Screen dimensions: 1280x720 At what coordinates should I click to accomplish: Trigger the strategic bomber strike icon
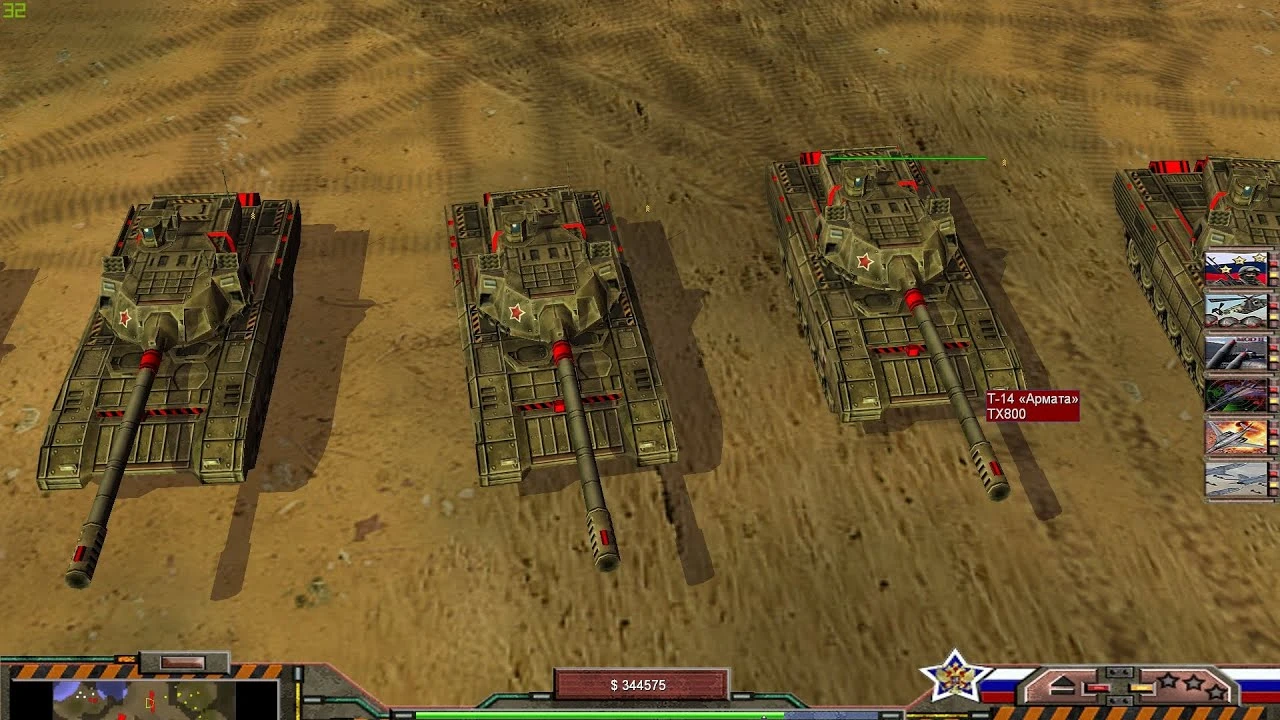click(1234, 437)
